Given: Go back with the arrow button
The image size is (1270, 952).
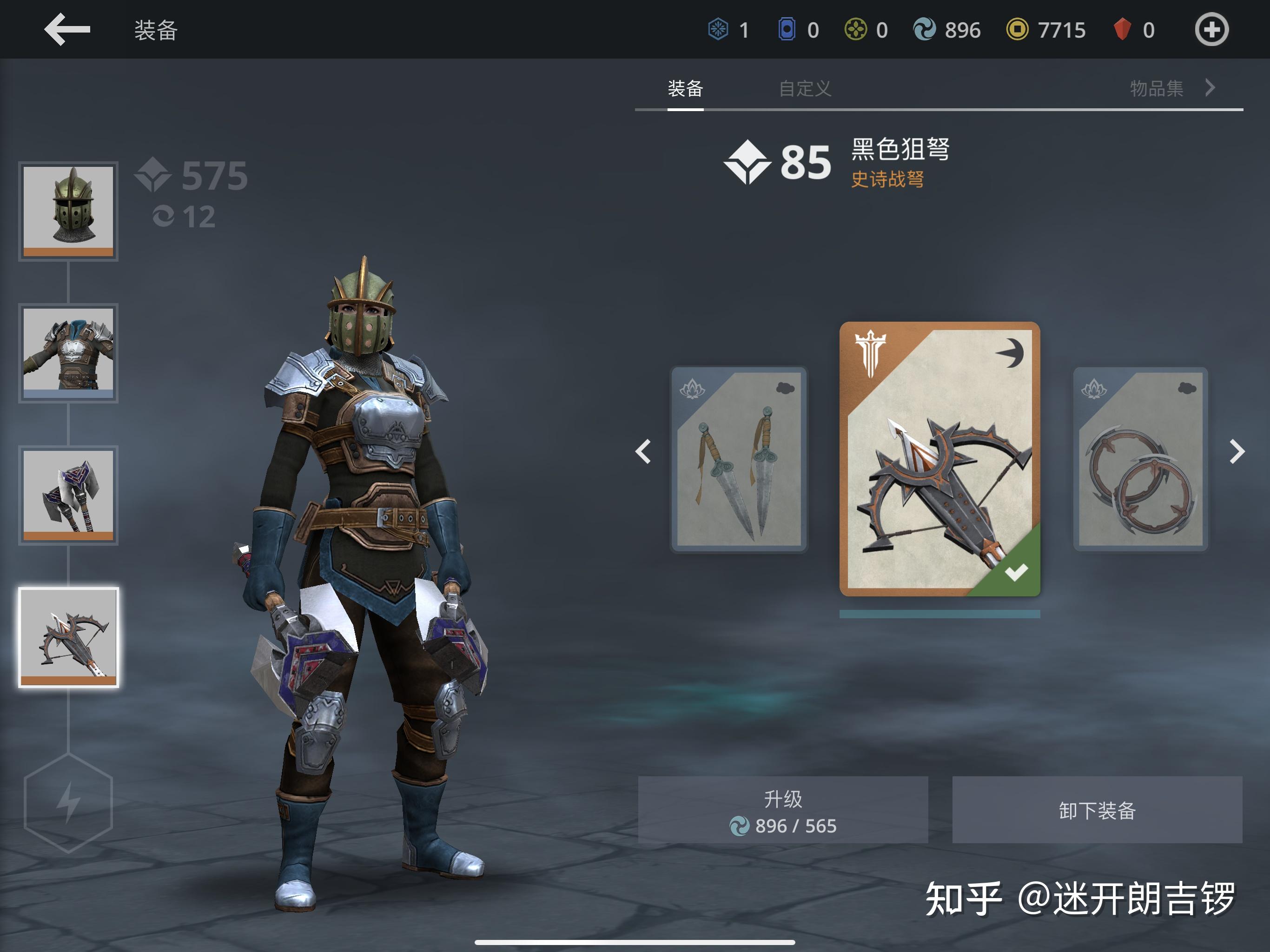Looking at the screenshot, I should tap(66, 29).
